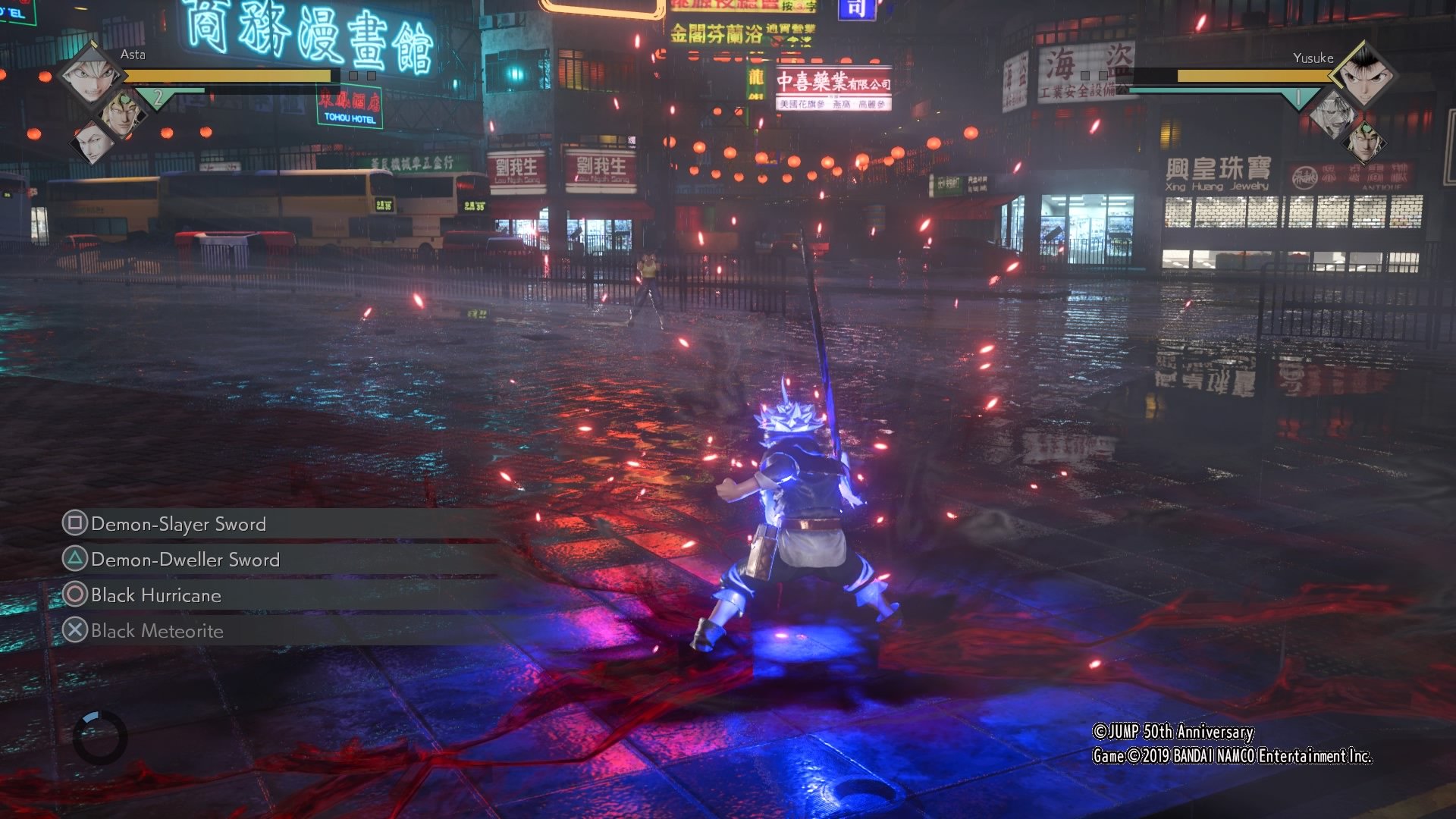Click Asta's level 2 badge
Image resolution: width=1456 pixels, height=819 pixels.
[158, 98]
